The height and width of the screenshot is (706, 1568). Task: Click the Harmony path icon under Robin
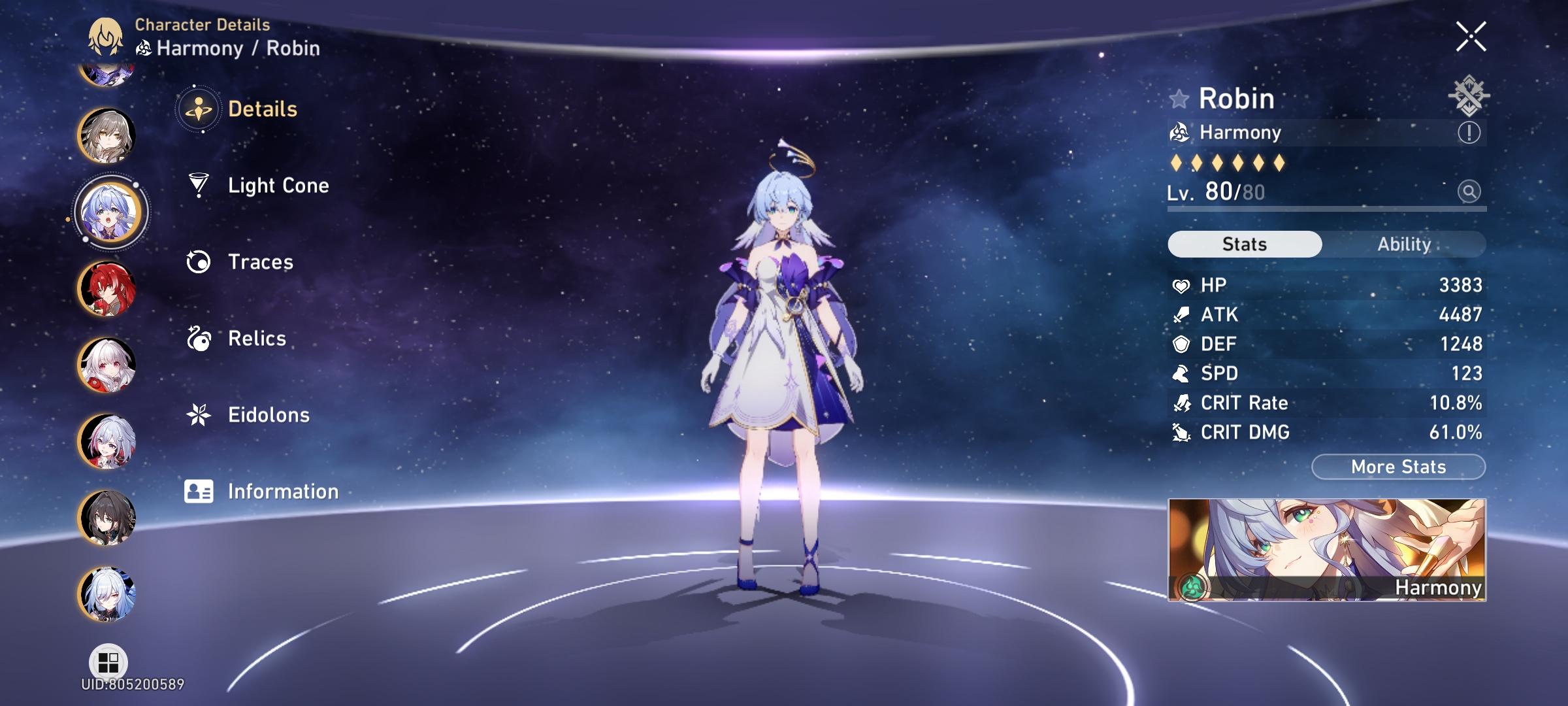[1179, 132]
